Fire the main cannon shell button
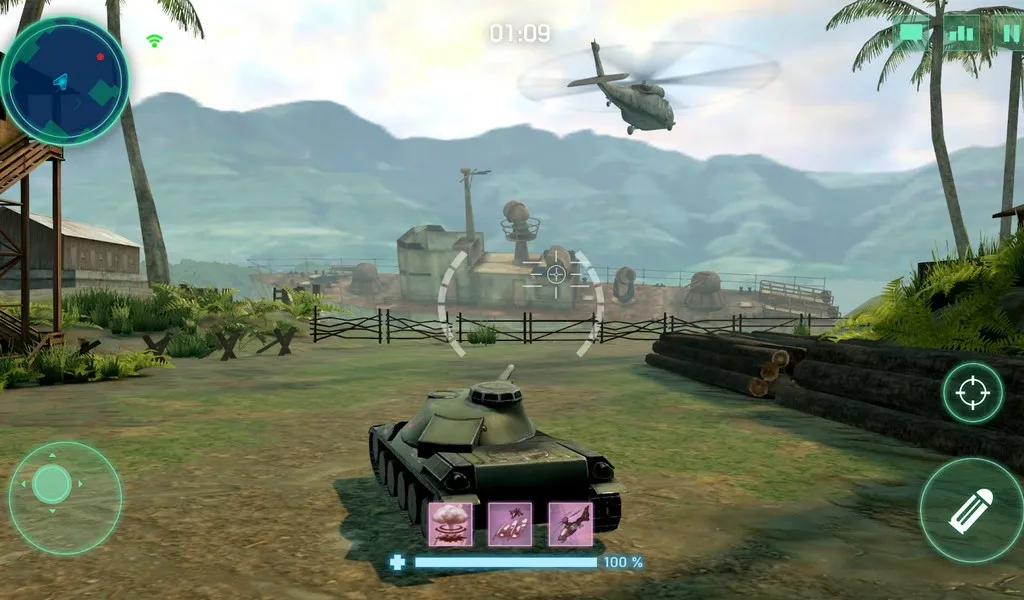 click(x=970, y=510)
